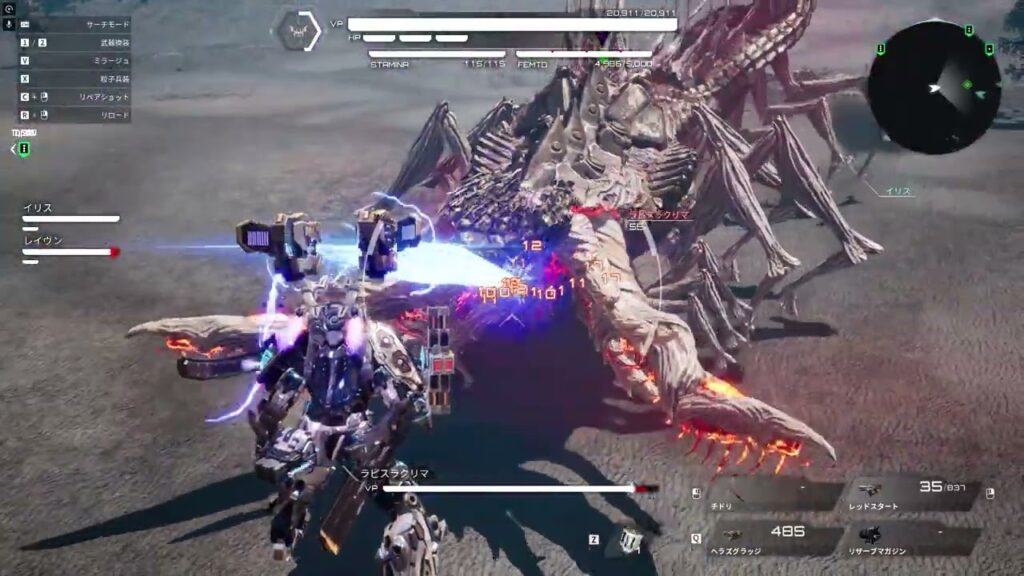Select the レッドスタート weapon slot

coord(912,495)
